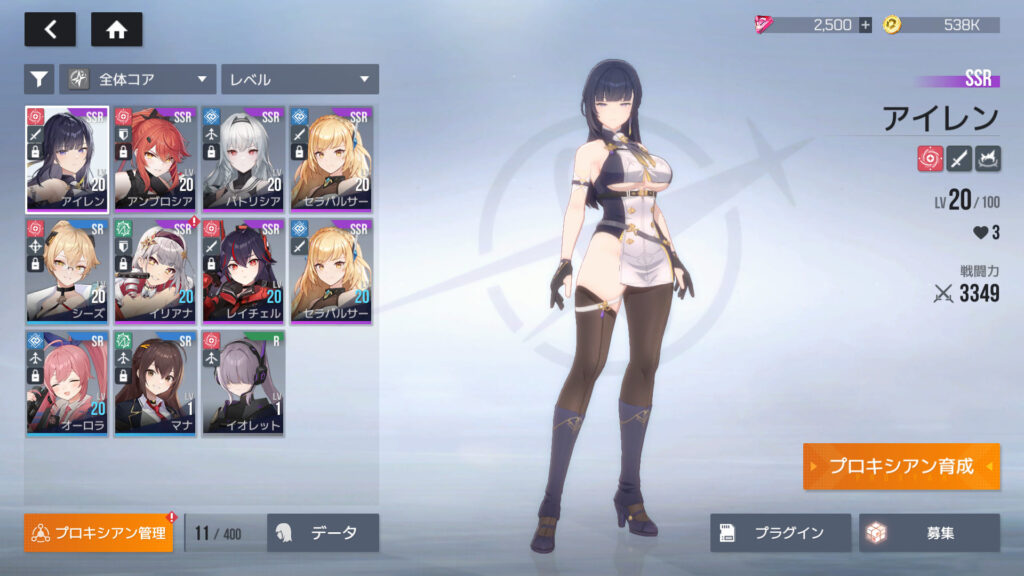1024x576 pixels.
Task: Choose the レイチェル character card
Action: pos(243,271)
